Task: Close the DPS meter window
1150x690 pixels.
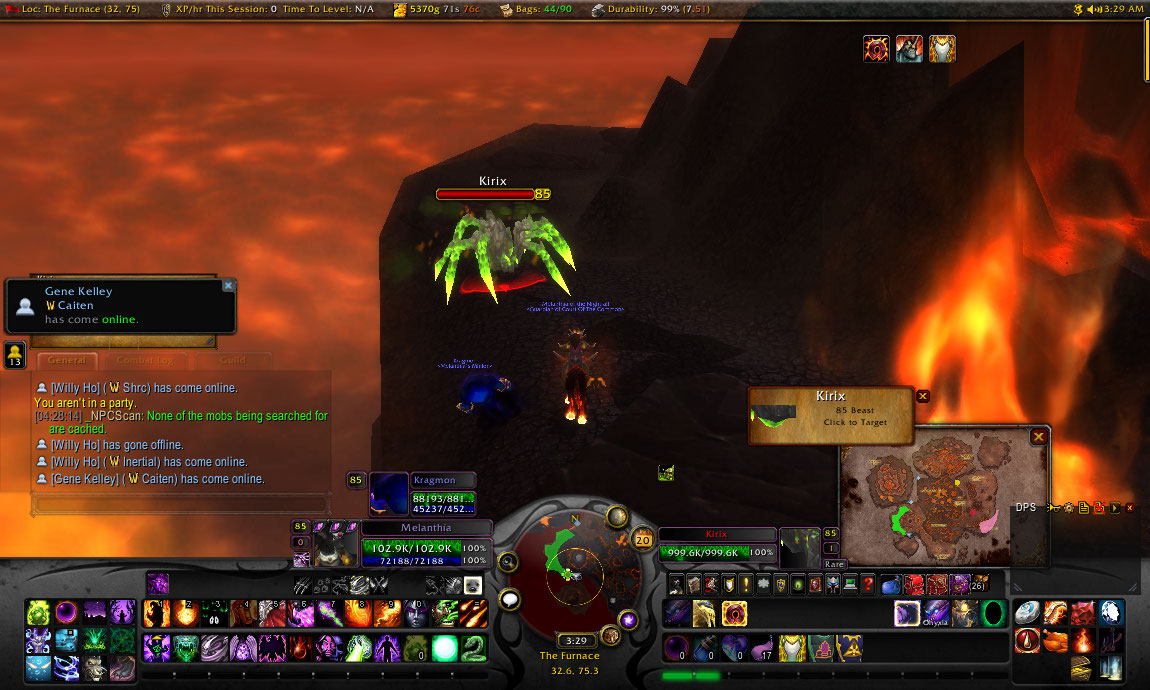Action: (x=1130, y=508)
